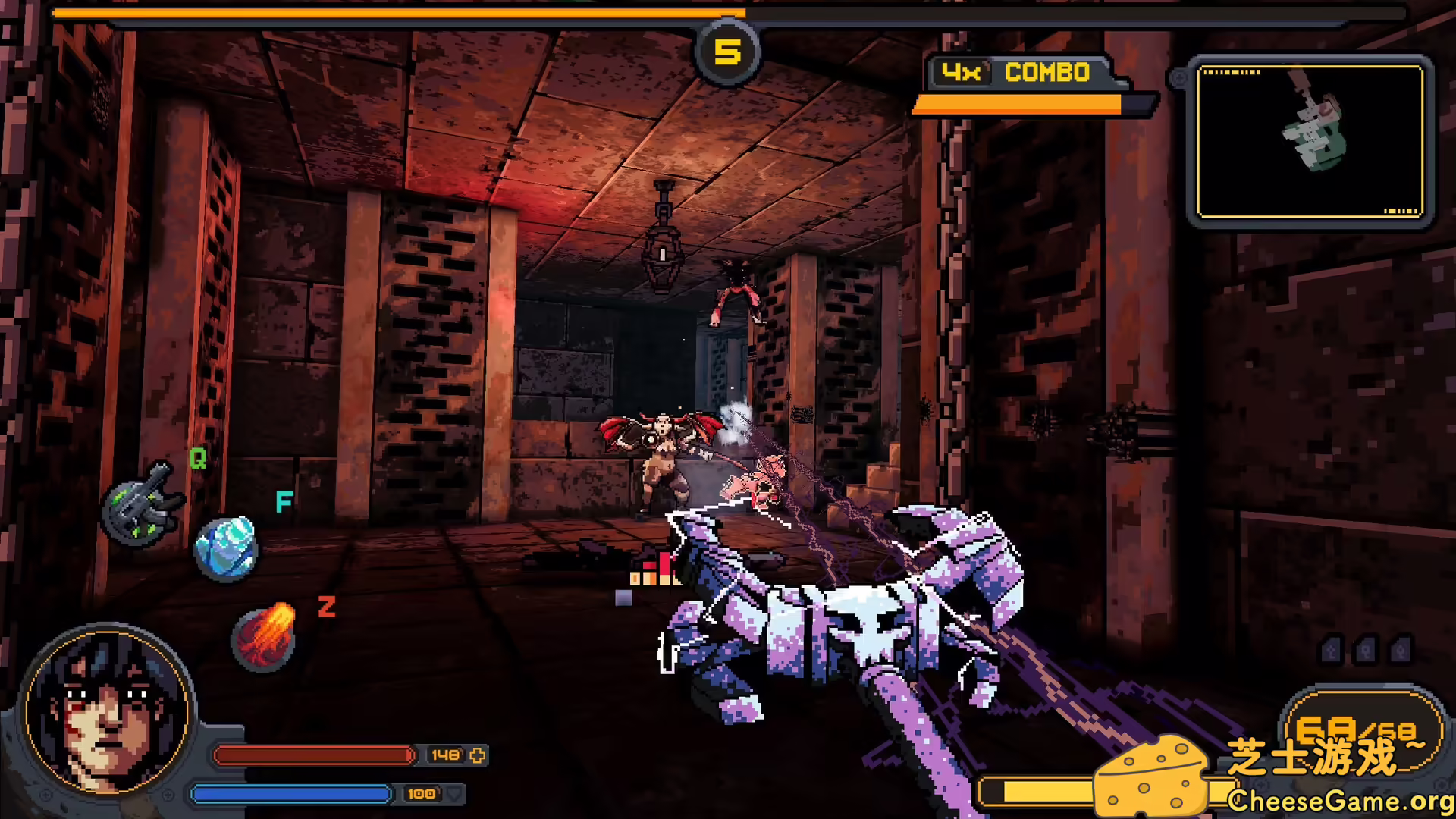Click the shield icon beside the armor value
Image resolution: width=1456 pixels, height=819 pixels.
[454, 795]
